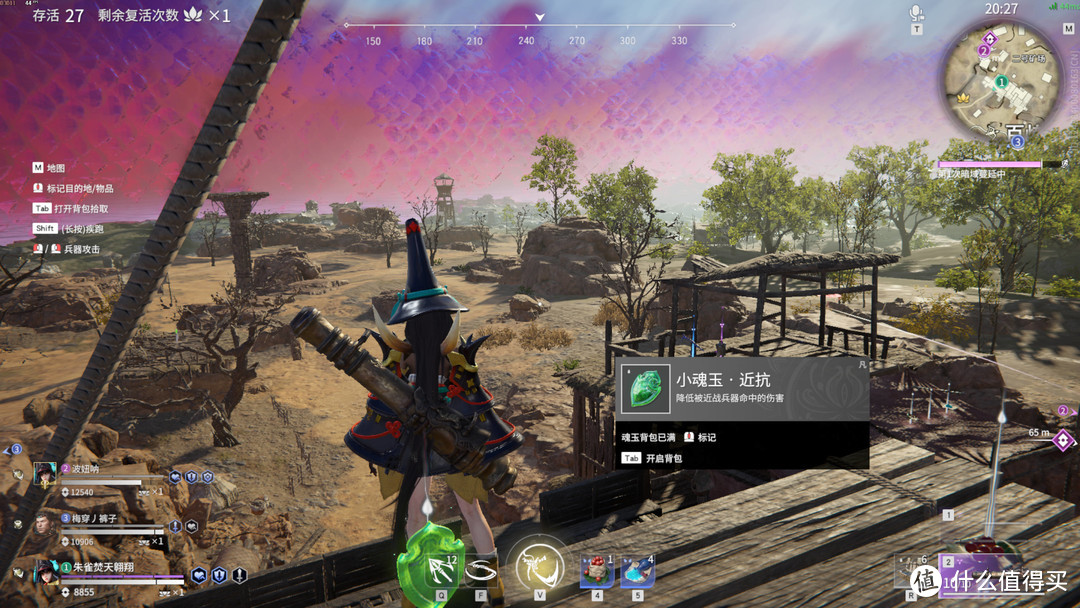Toggle the microphone voice chat icon
Viewport: 1080px width, 608px height.
click(916, 14)
